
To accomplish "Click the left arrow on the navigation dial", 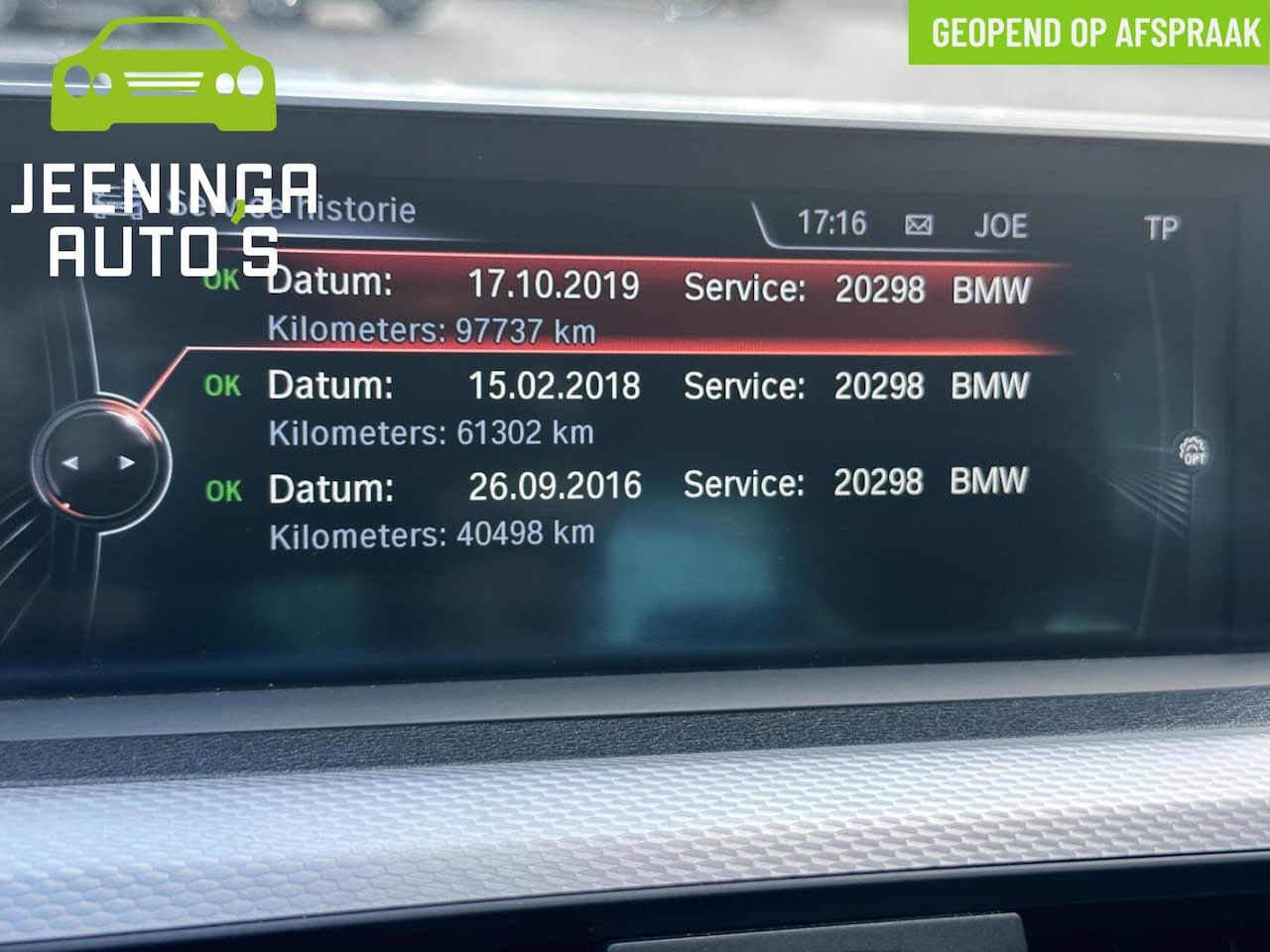I will [x=70, y=462].
